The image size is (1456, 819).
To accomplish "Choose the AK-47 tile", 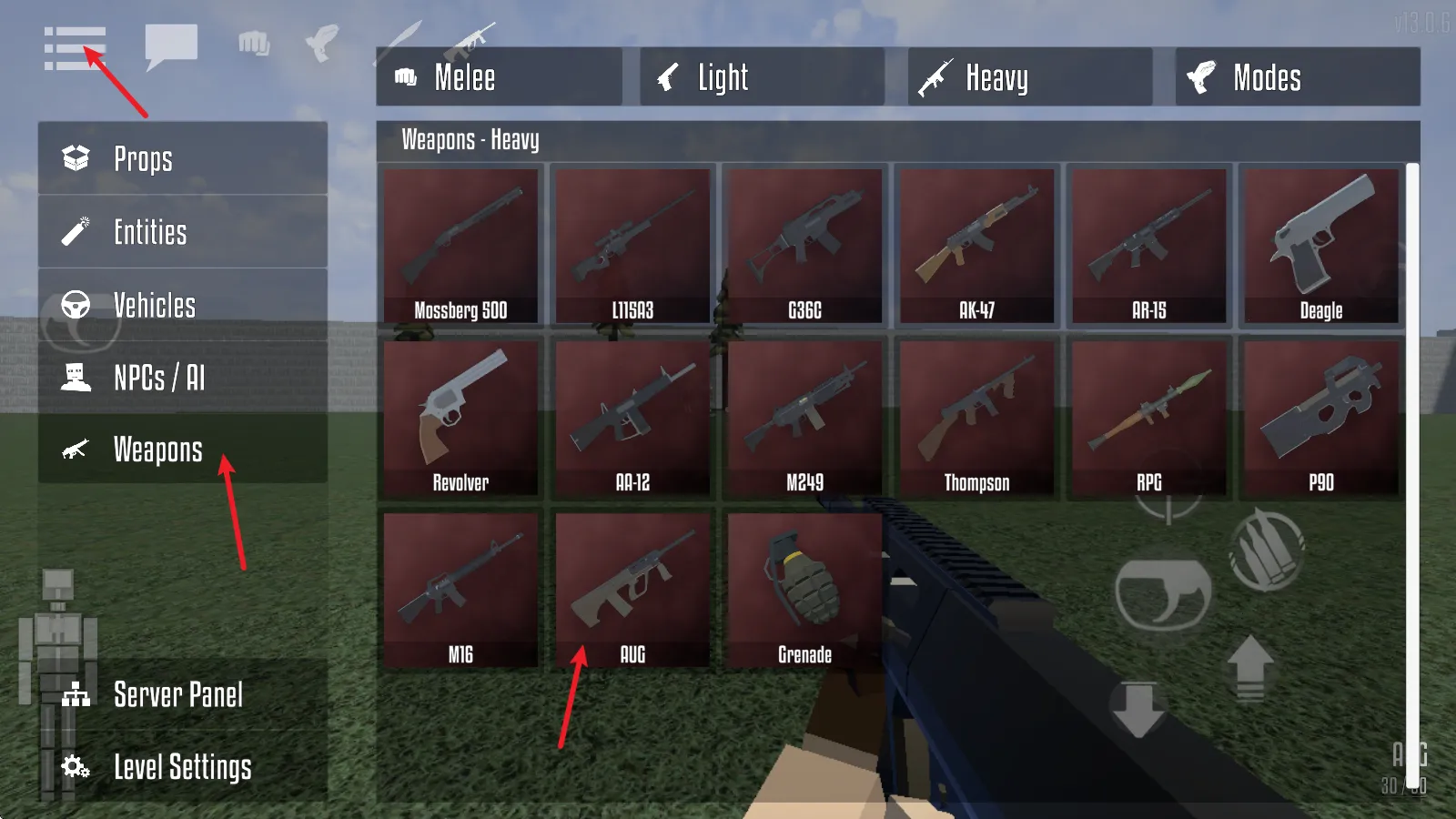I will click(x=976, y=246).
